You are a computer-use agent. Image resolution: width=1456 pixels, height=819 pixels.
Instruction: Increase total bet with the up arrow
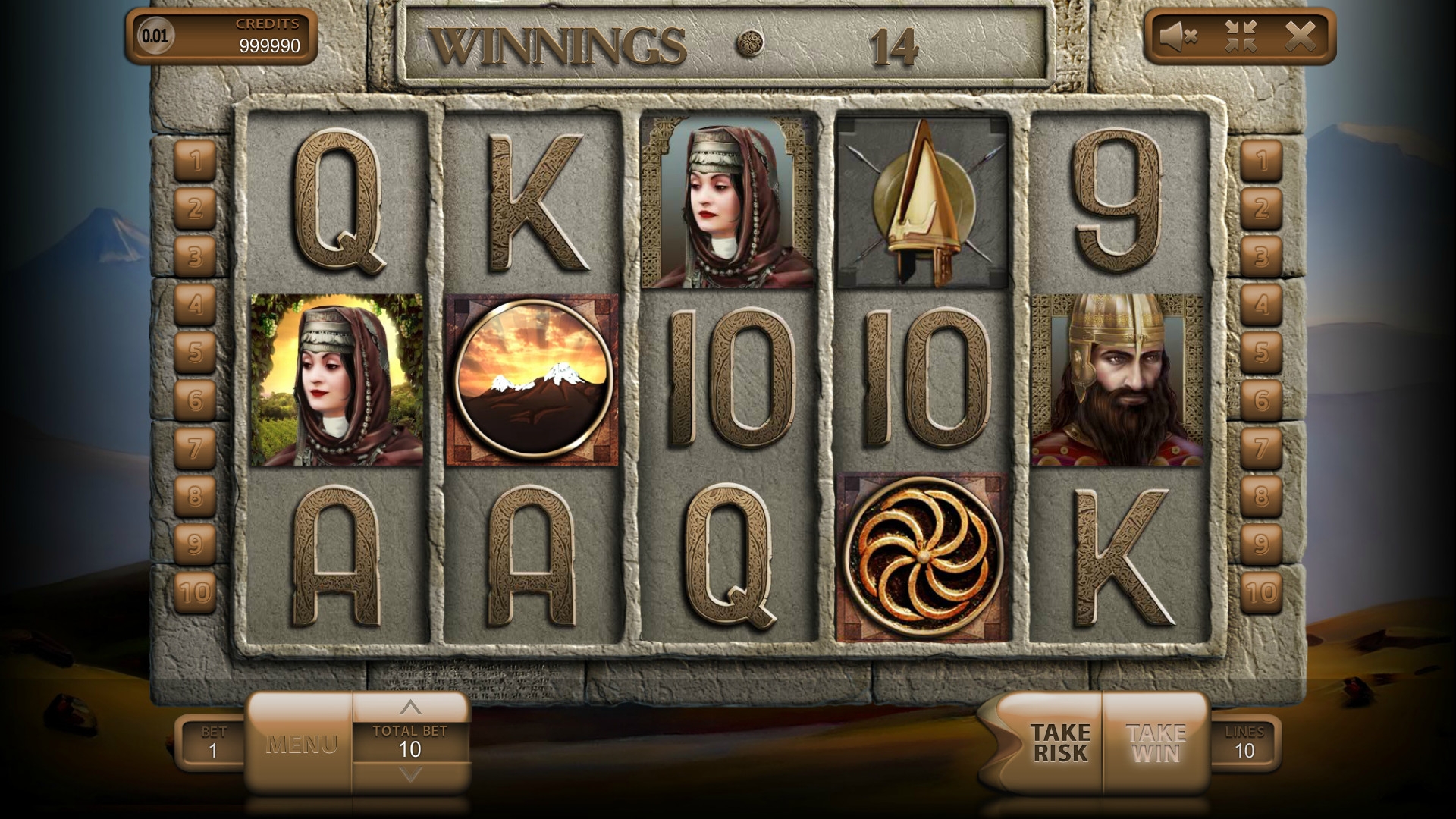(x=410, y=708)
